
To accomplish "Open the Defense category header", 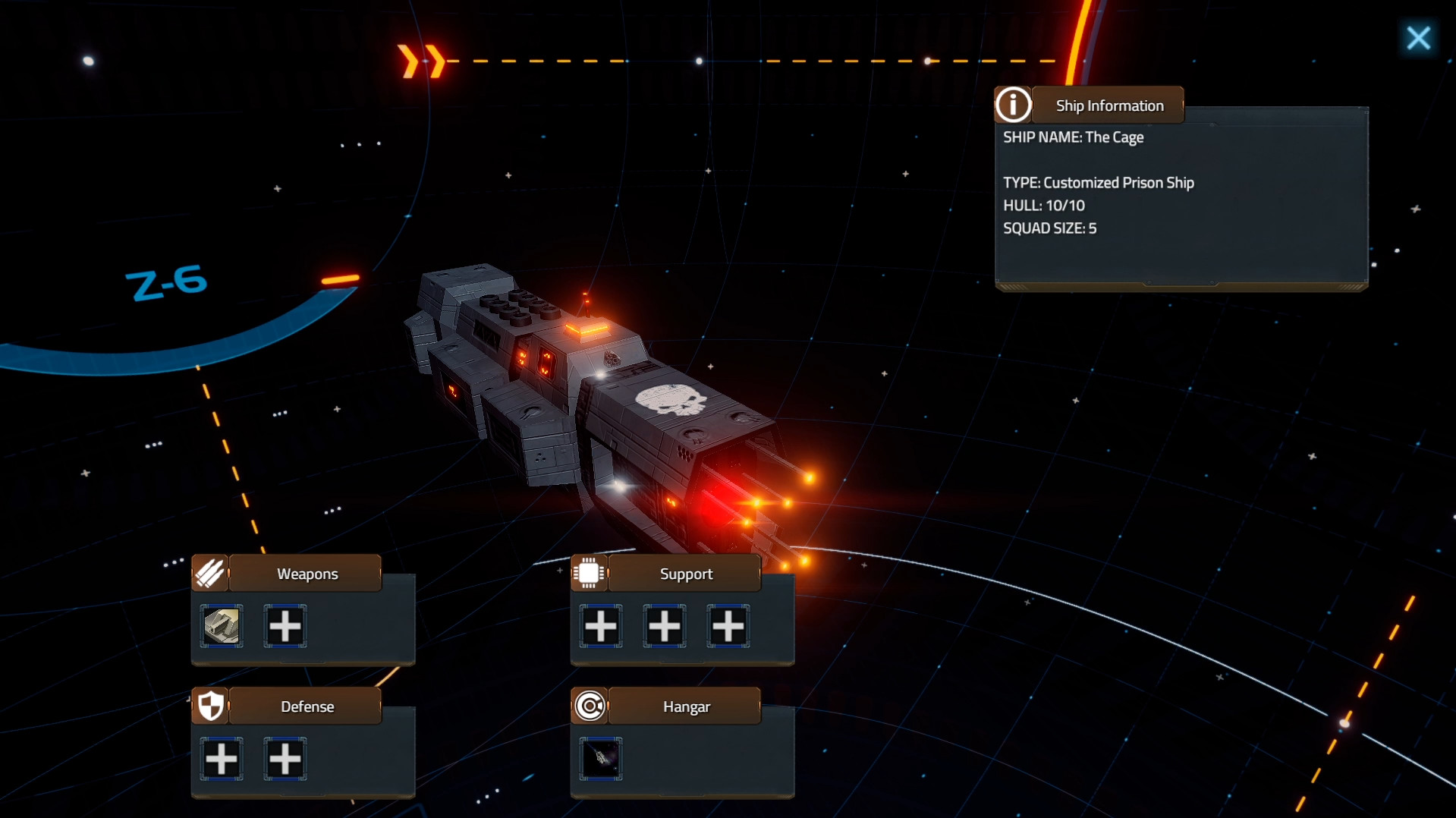I will pos(307,706).
